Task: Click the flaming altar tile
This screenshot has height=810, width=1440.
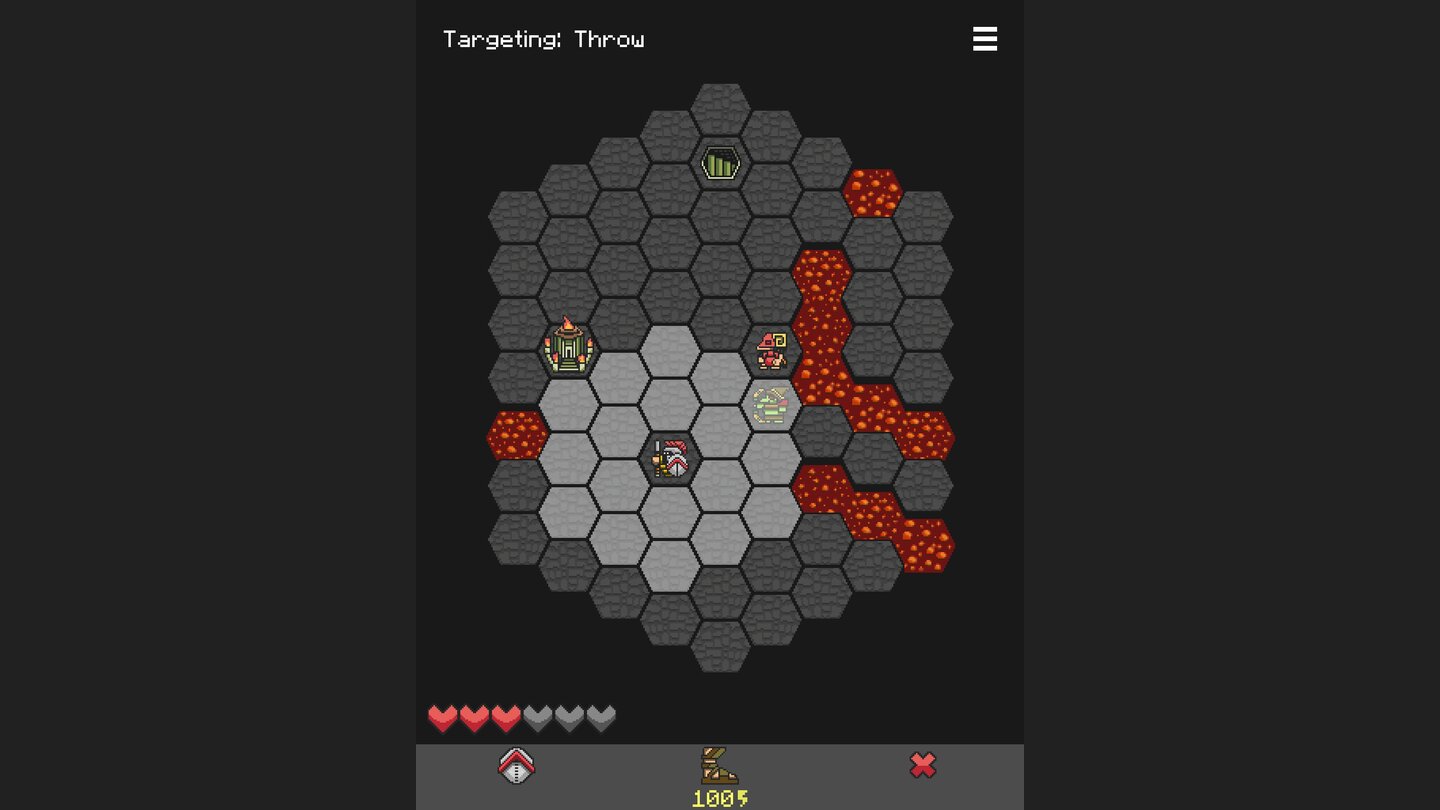Action: coord(571,349)
